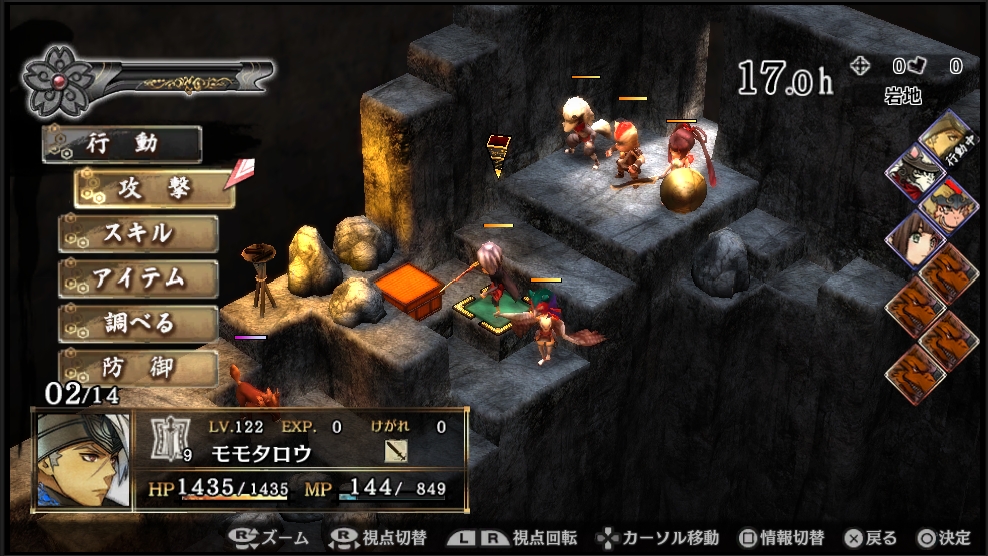This screenshot has height=556, width=988.
Task: Click the 行動 (Action) menu header
Action: (x=123, y=144)
